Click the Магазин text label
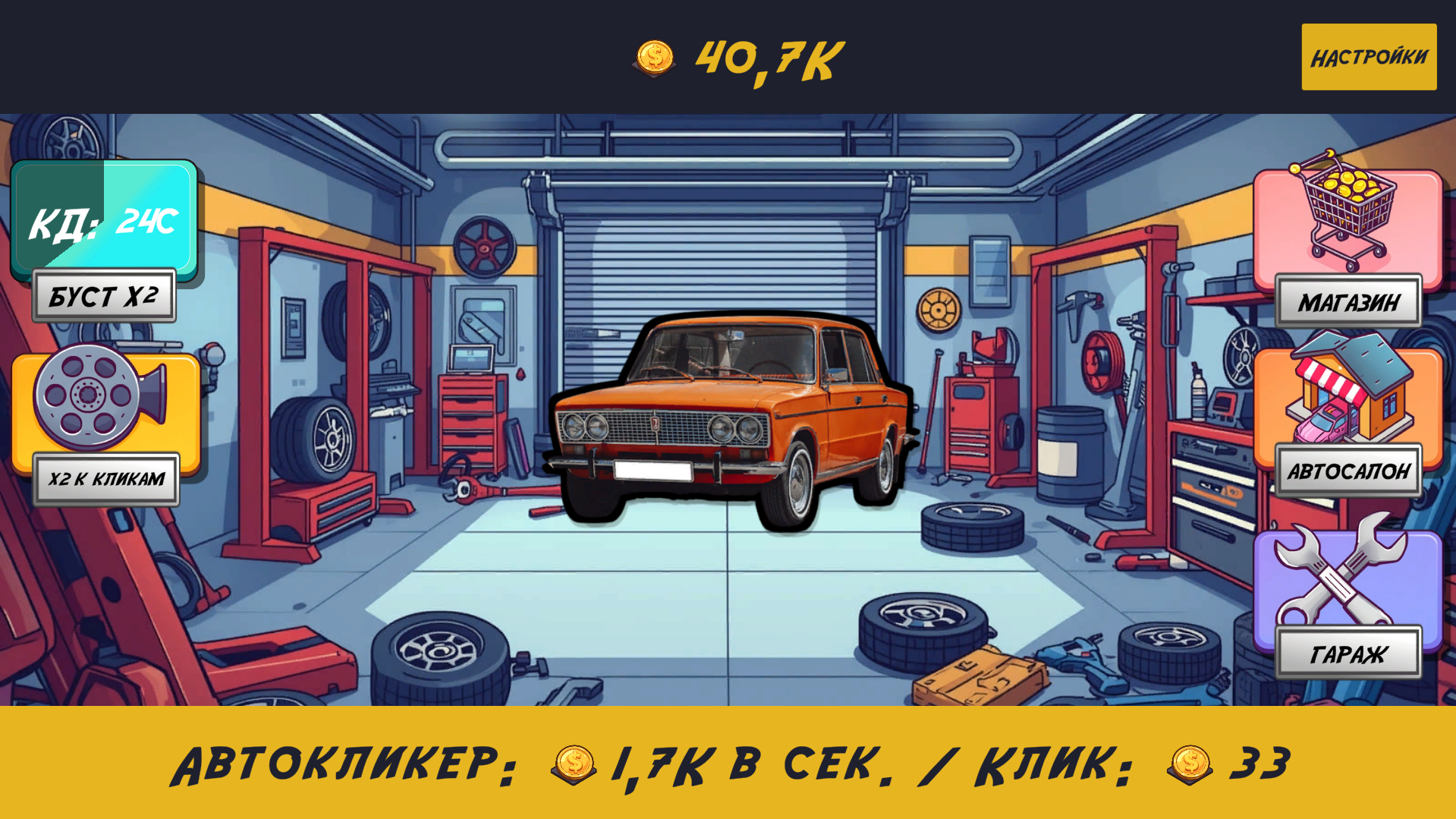Viewport: 1456px width, 819px height. point(1348,302)
